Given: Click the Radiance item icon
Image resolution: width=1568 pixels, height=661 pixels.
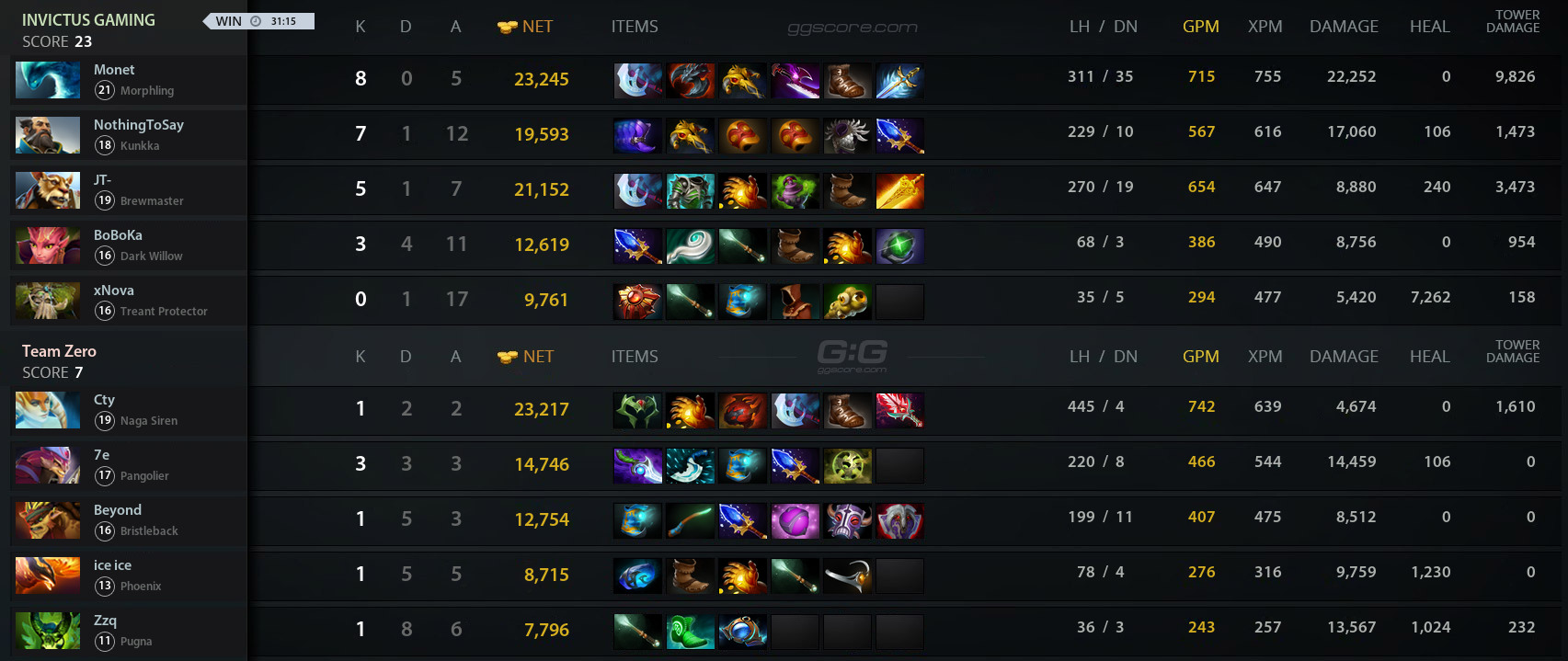Looking at the screenshot, I should click(899, 191).
